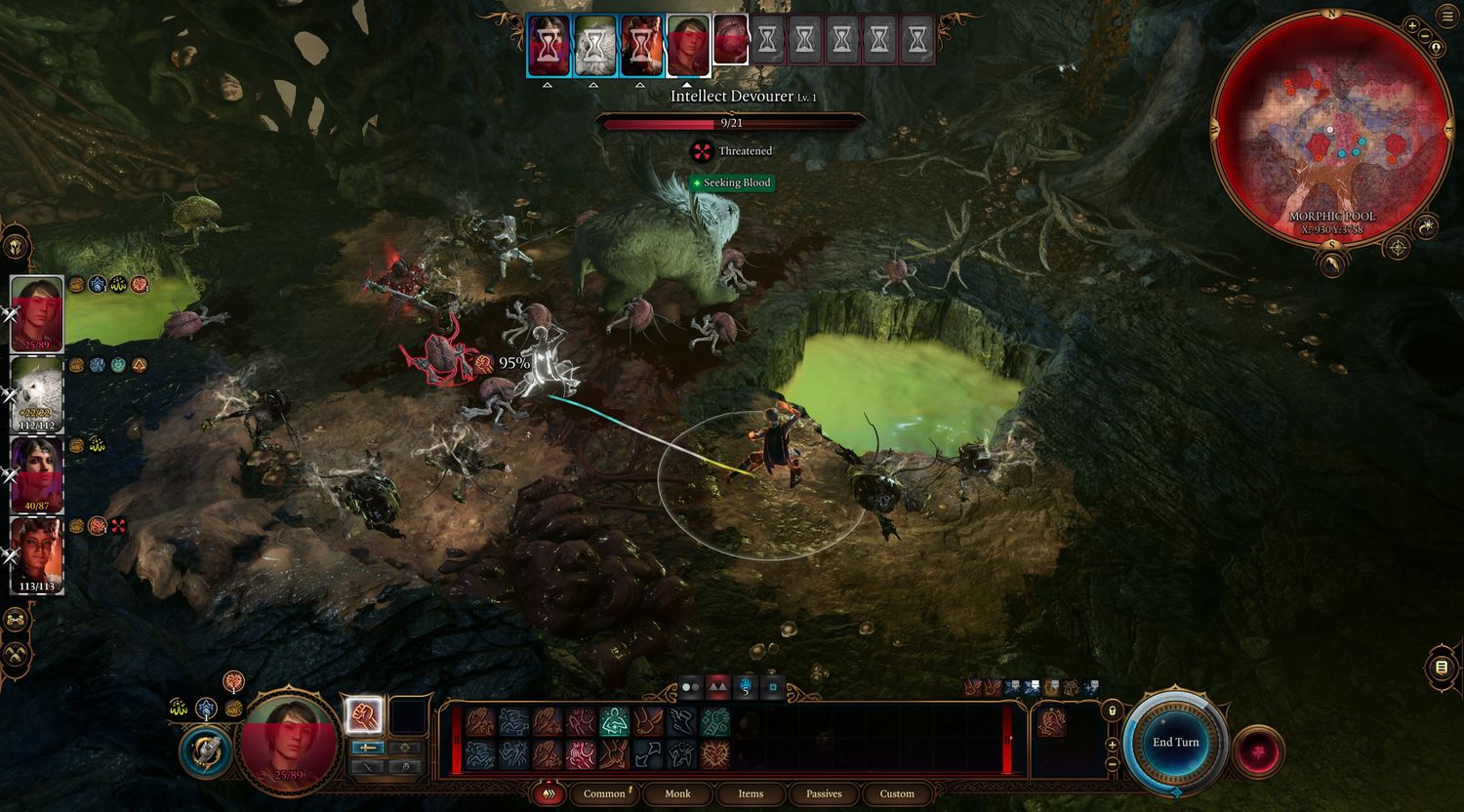This screenshot has height=812, width=1464.
Task: Select the white owlbear party portrait
Action: 37,394
